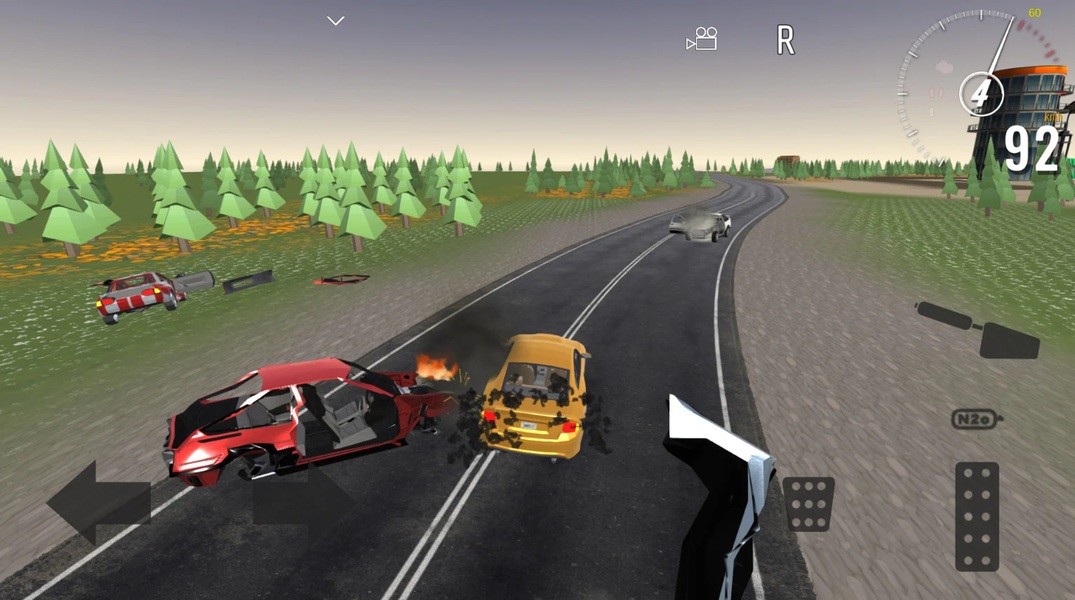Viewport: 1075px width, 600px height.
Task: Expand the top dropdown chevron
Action: 336,21
